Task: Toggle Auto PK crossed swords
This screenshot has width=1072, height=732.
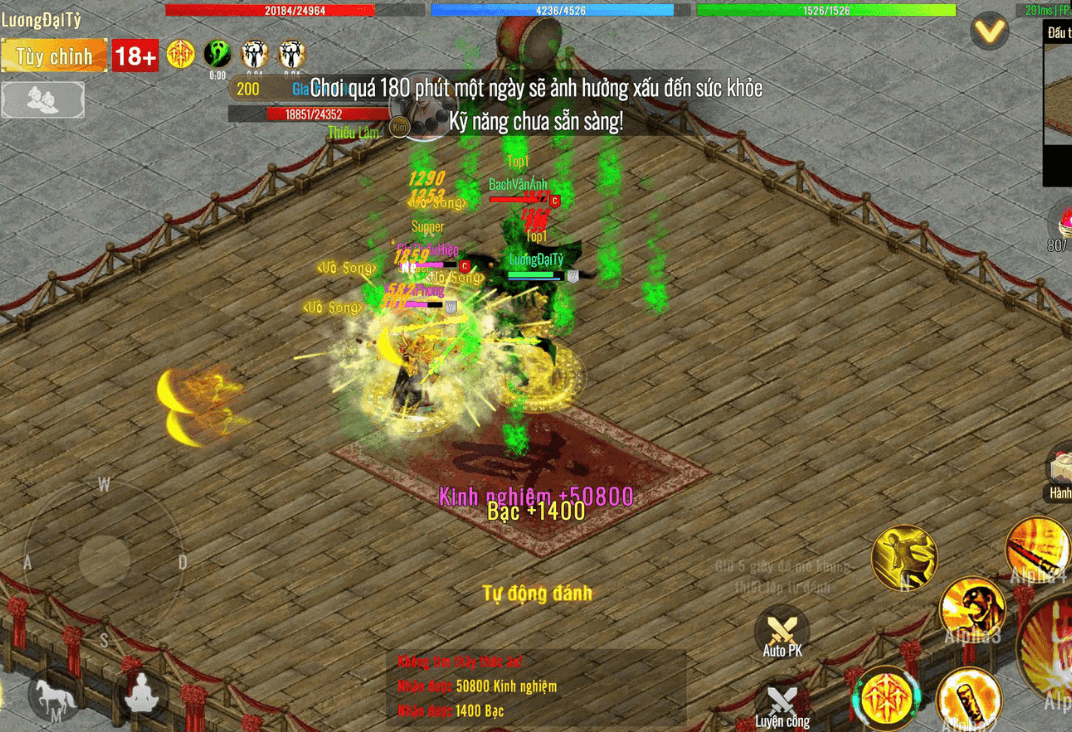Action: tap(782, 632)
